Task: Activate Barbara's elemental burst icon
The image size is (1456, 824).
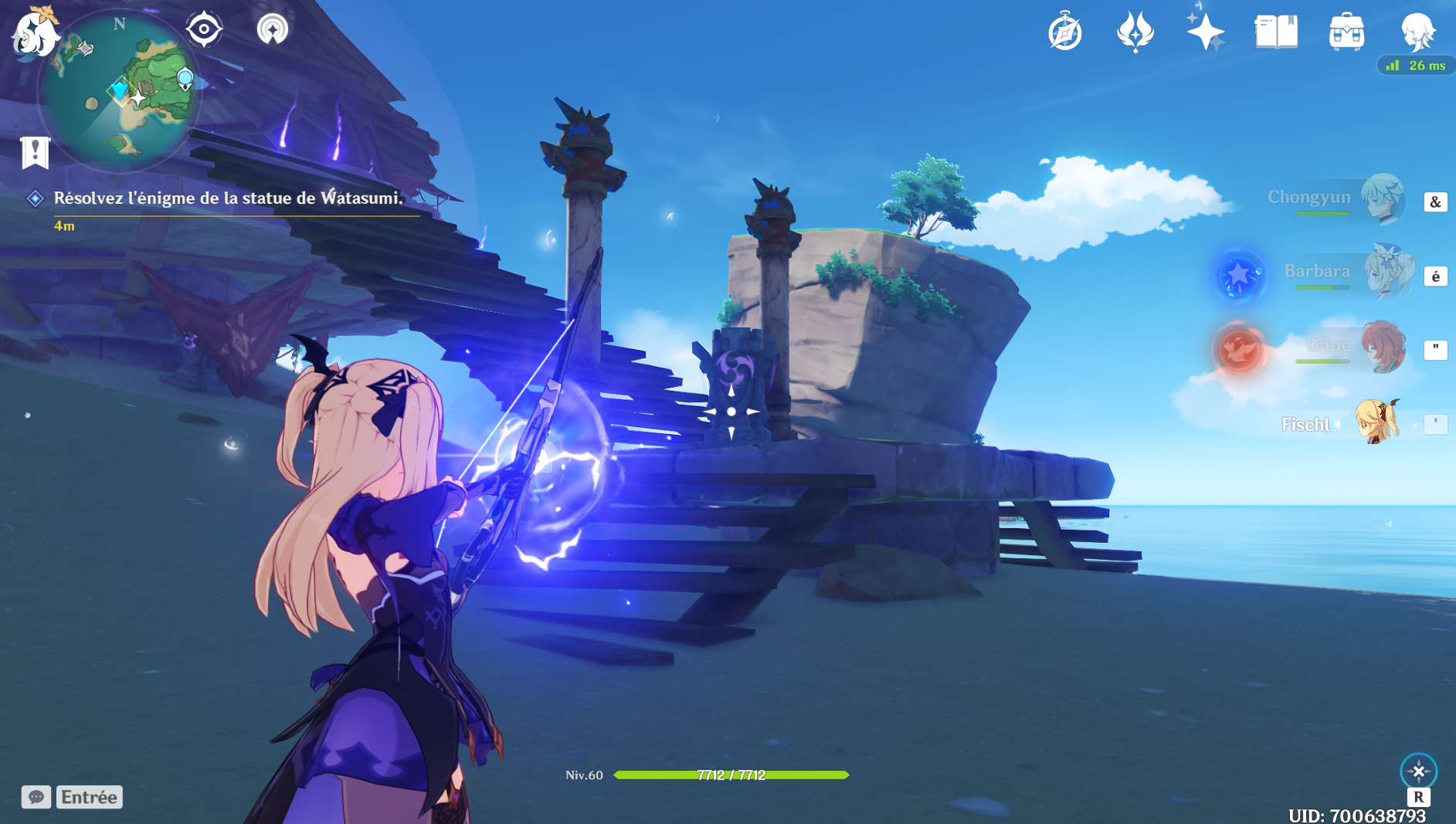Action: 1239,275
